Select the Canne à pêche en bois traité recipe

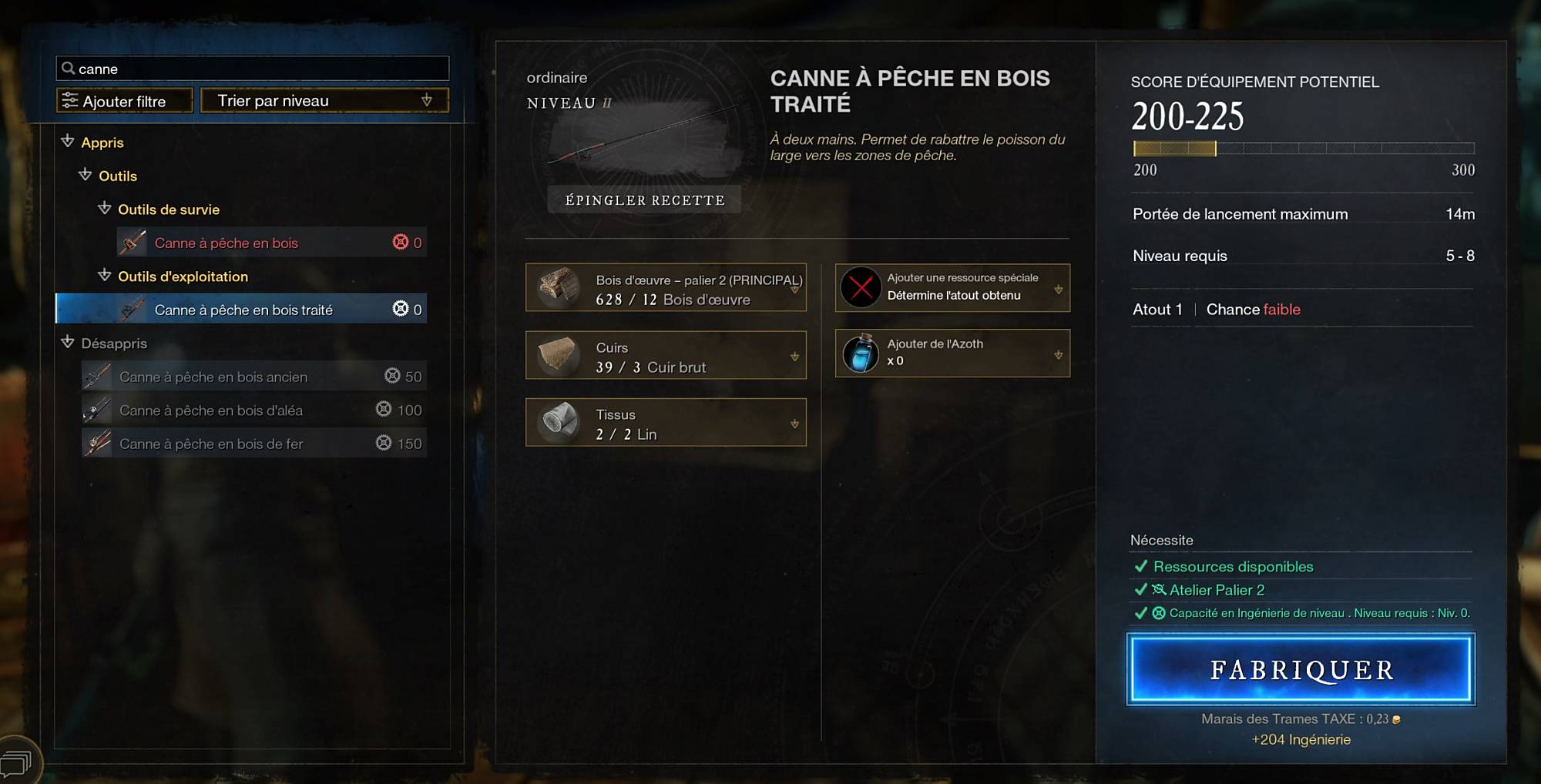(242, 310)
